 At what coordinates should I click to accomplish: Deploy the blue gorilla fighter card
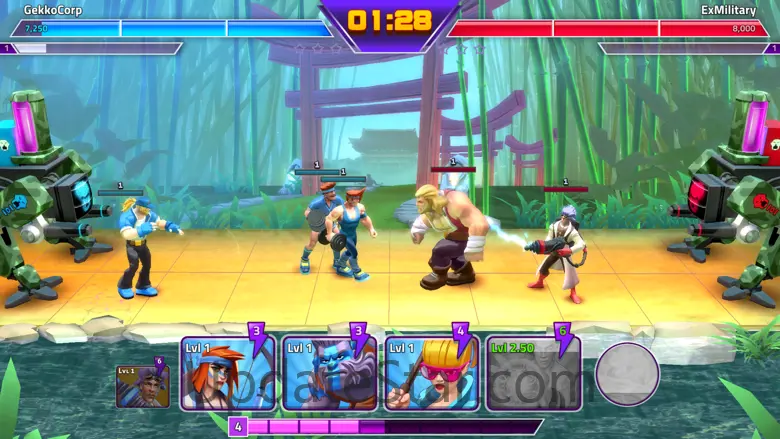[330, 373]
